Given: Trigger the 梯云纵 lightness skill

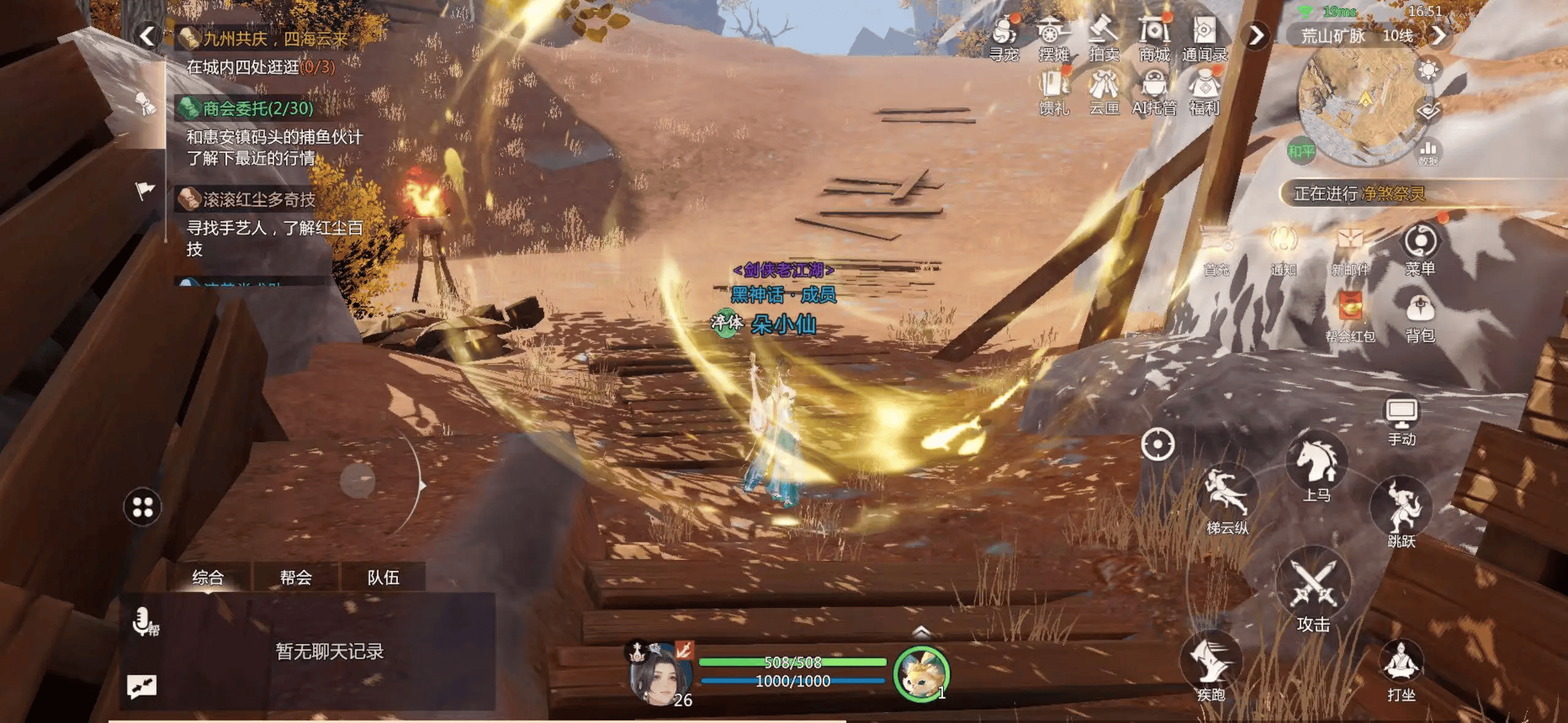Looking at the screenshot, I should [x=1227, y=500].
